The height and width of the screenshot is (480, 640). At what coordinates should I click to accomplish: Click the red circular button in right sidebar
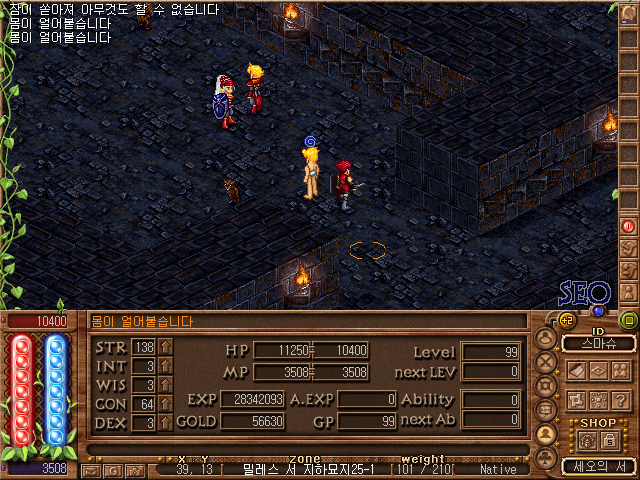click(x=629, y=226)
